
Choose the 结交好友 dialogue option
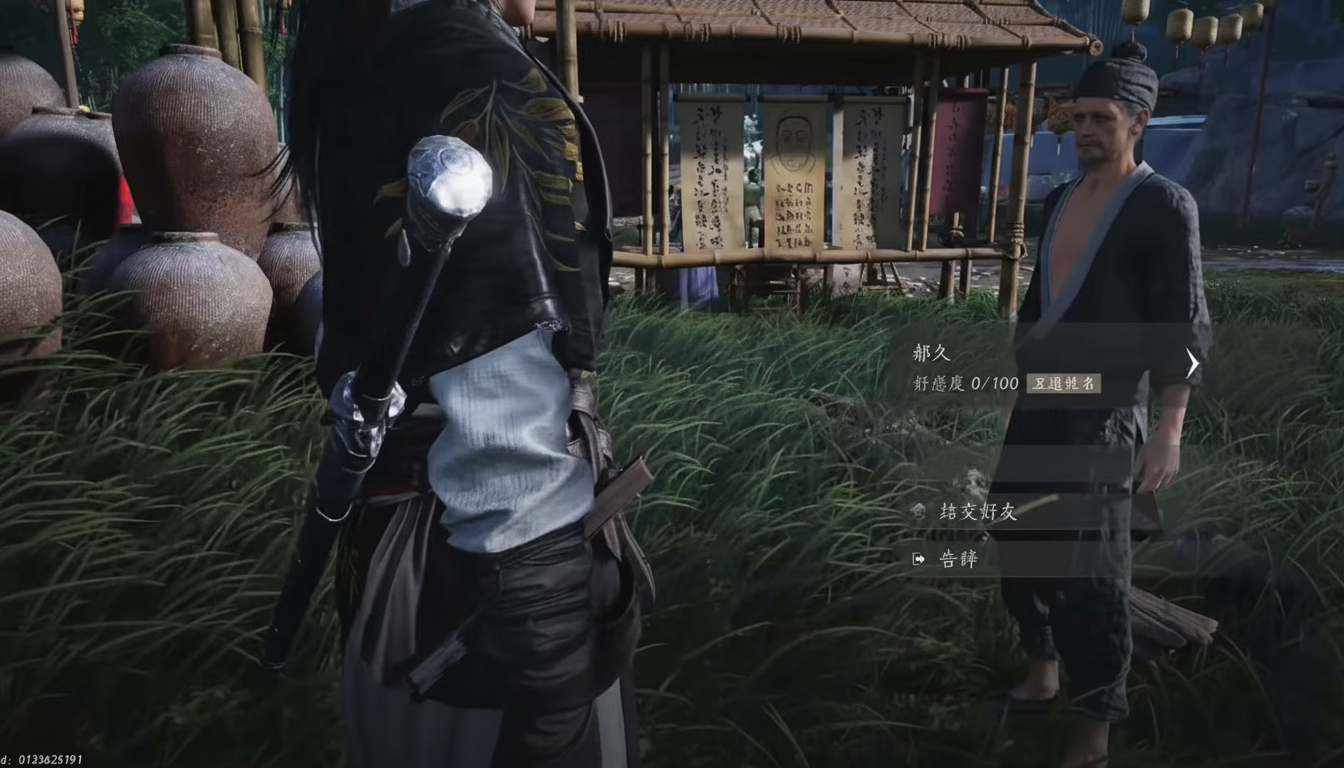click(x=977, y=511)
